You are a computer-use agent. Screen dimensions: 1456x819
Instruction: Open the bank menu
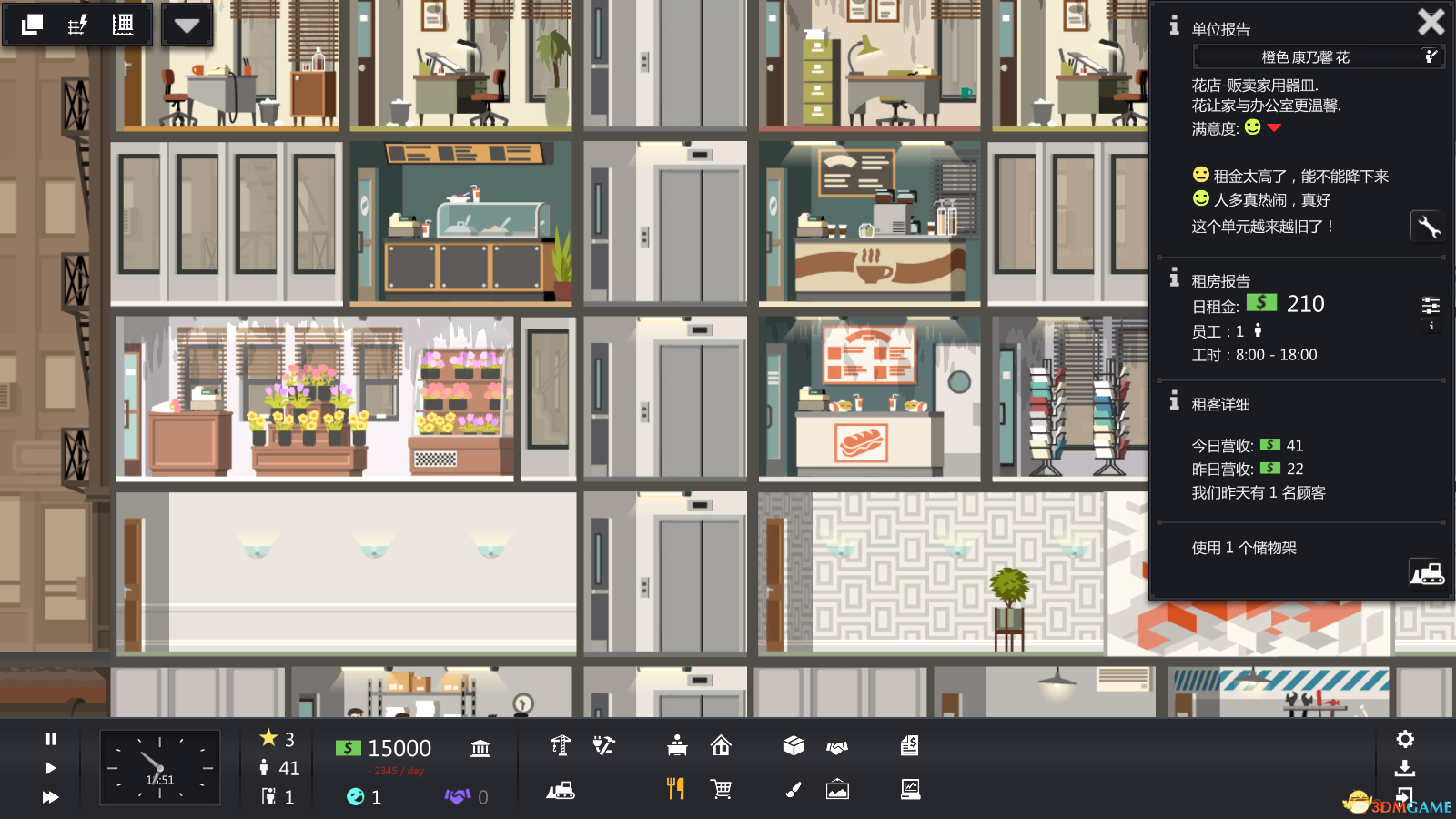click(480, 748)
